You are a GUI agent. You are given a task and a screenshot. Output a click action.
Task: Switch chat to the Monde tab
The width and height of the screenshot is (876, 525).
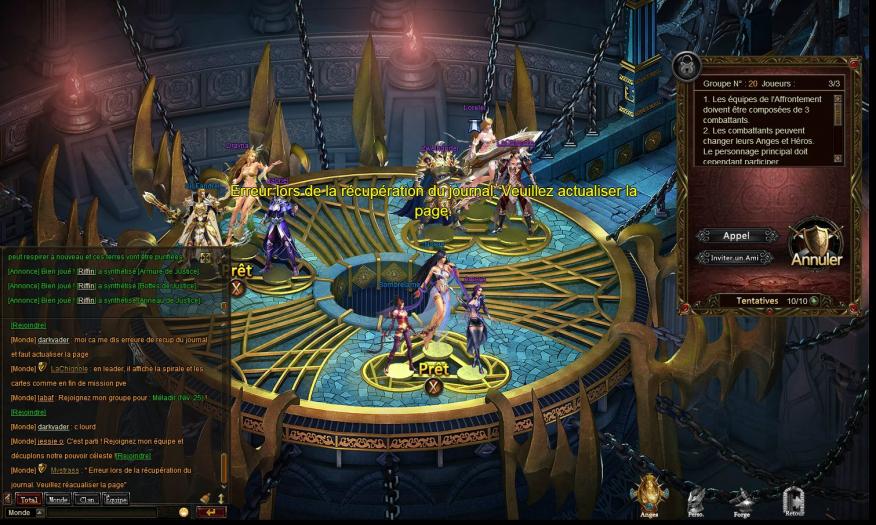tap(58, 499)
